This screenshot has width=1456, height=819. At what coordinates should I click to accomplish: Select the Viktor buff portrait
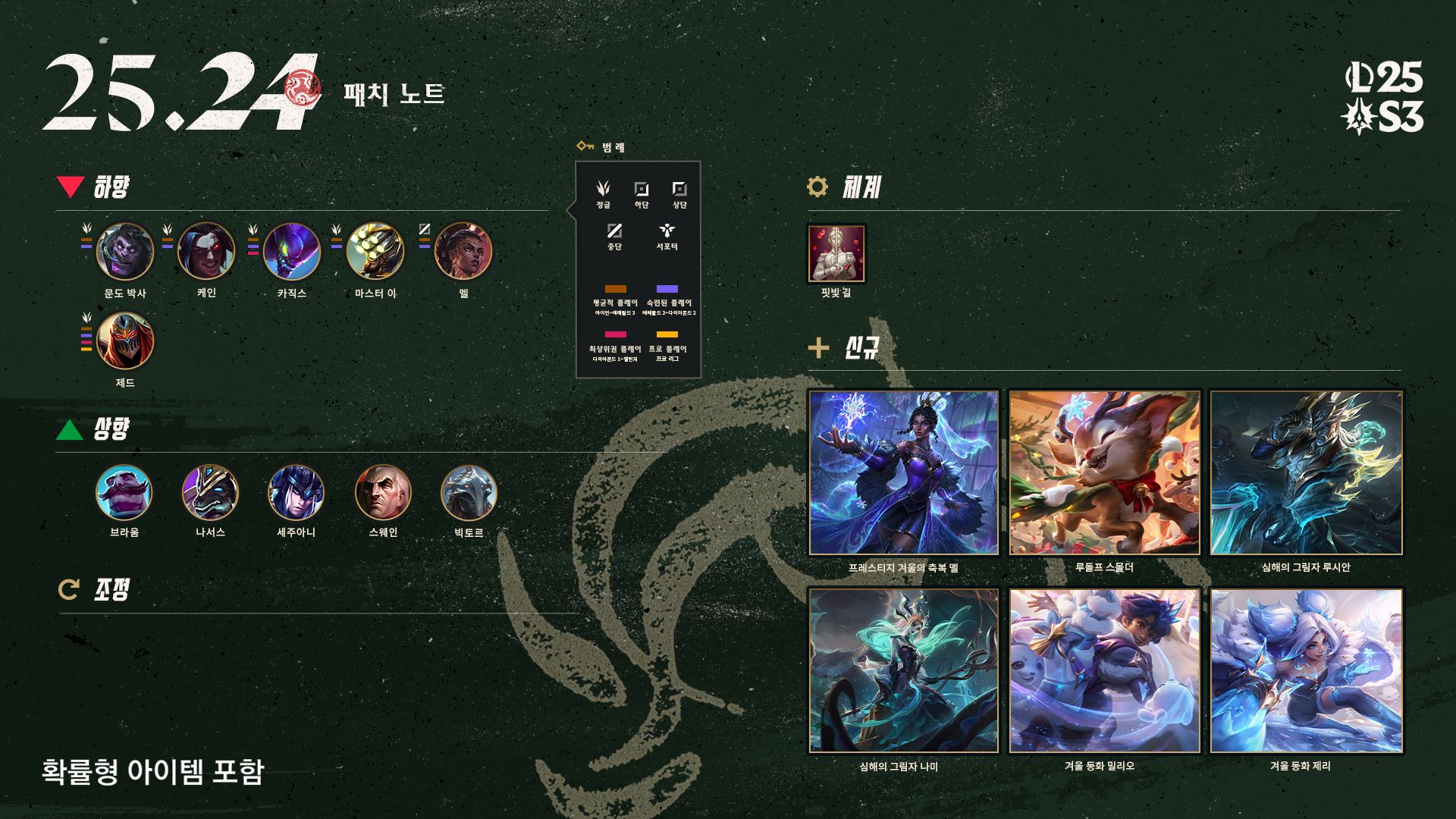(x=469, y=493)
